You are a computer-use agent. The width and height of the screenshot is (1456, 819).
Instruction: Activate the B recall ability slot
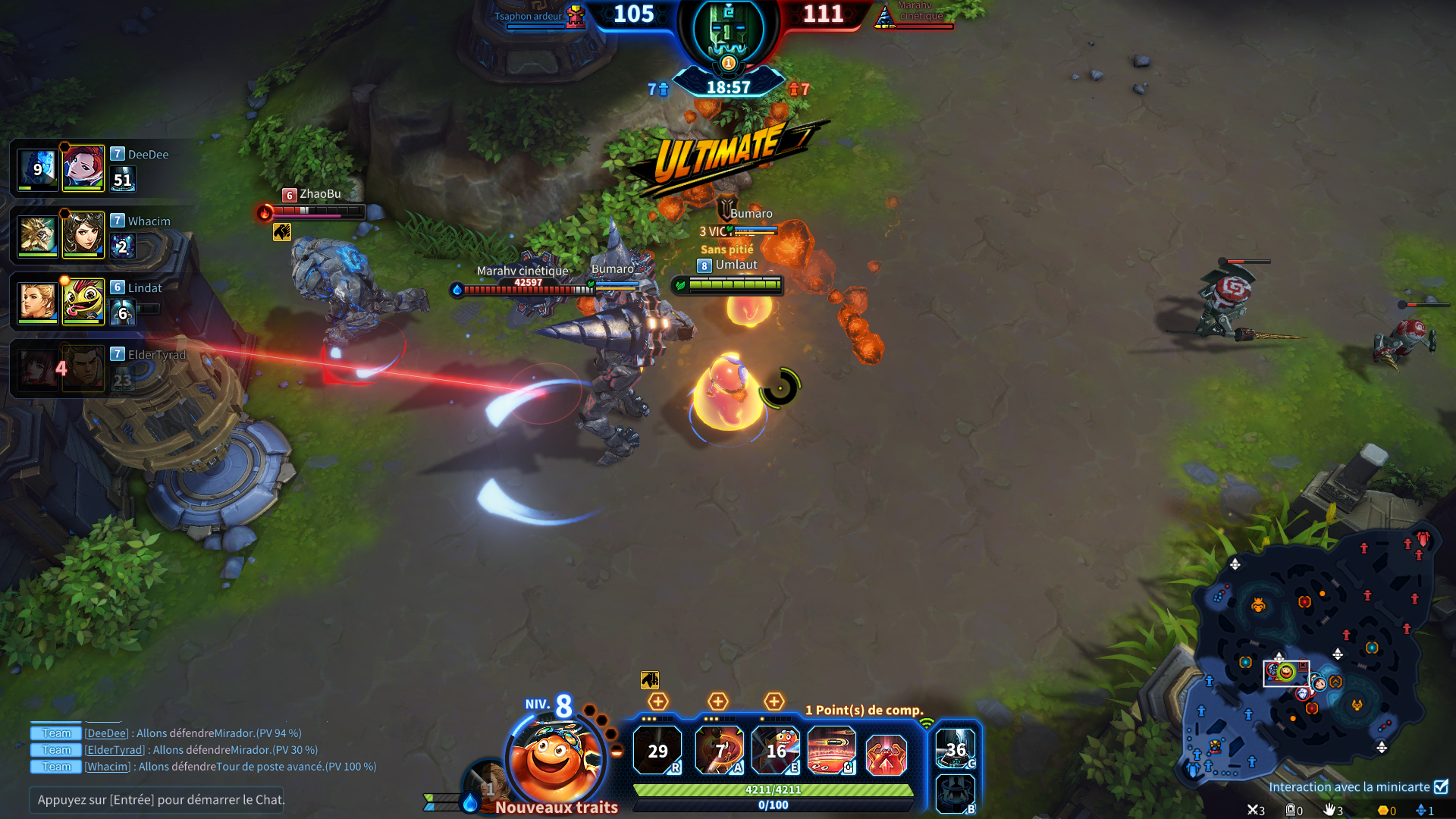point(955,793)
